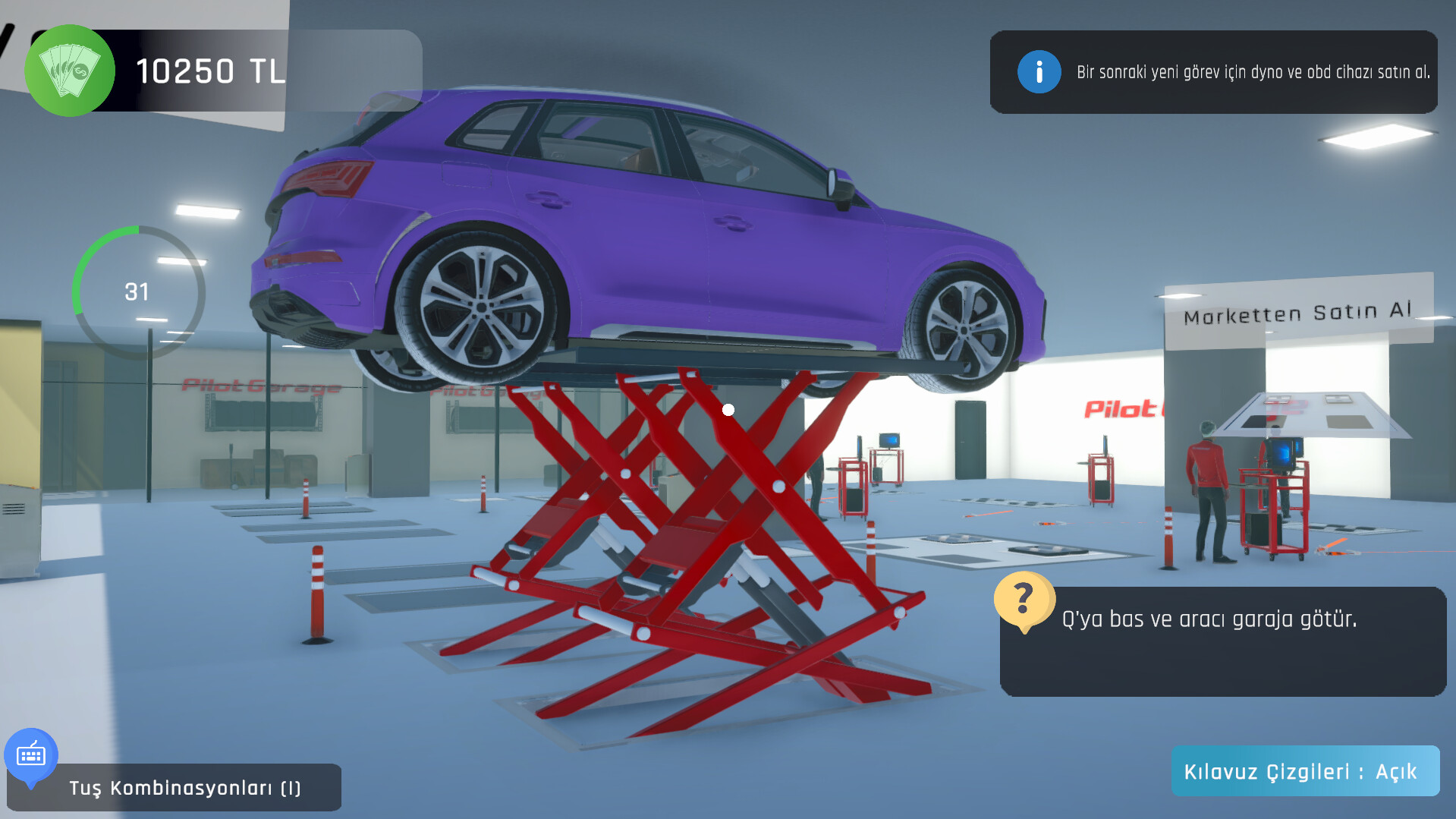Open the blue info notification icon
The height and width of the screenshot is (819, 1456).
pos(1039,72)
